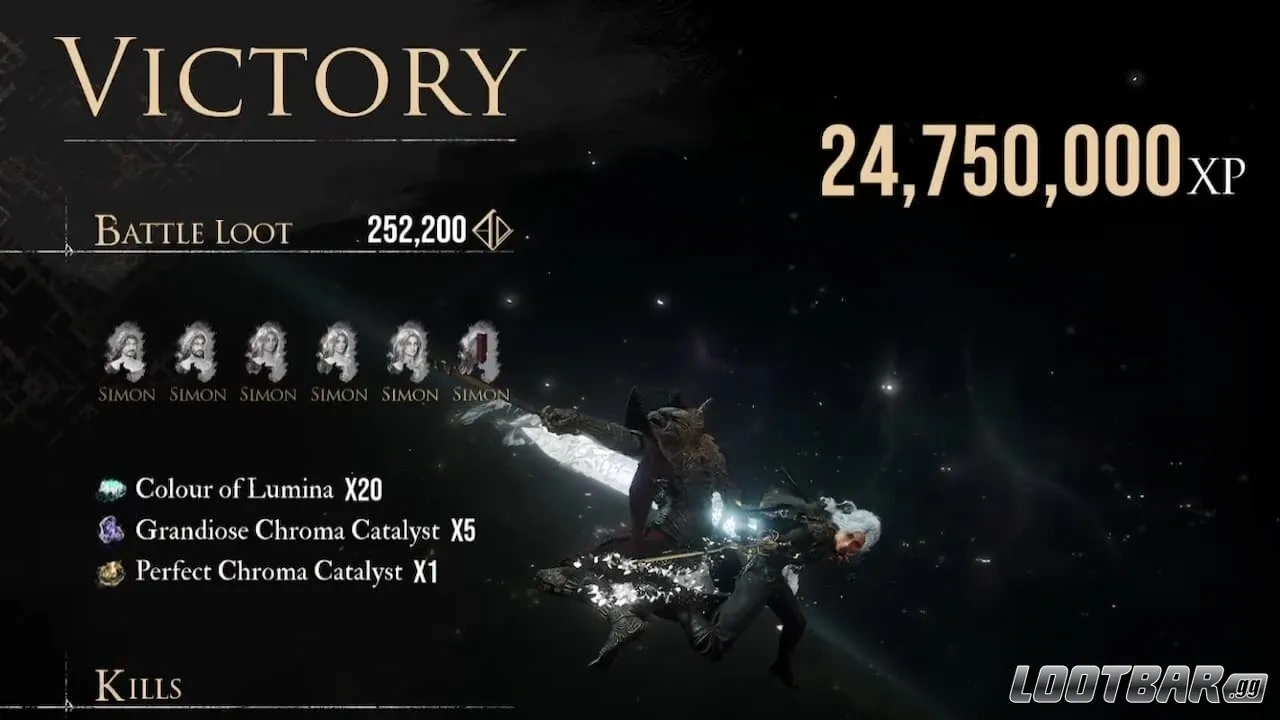
Task: Expand the Kills section
Action: click(x=140, y=686)
